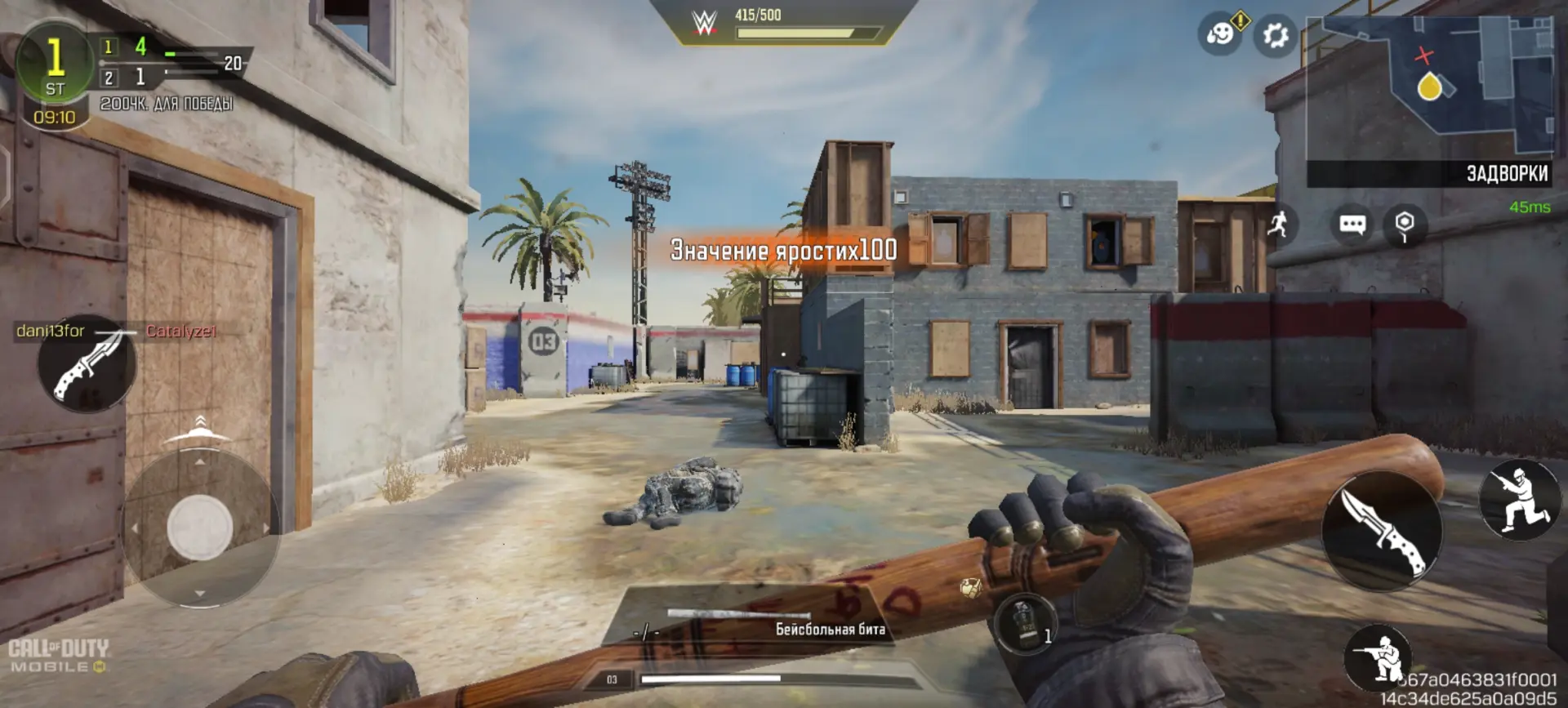Select the Бейсбольная бита weapon panel

[750, 623]
